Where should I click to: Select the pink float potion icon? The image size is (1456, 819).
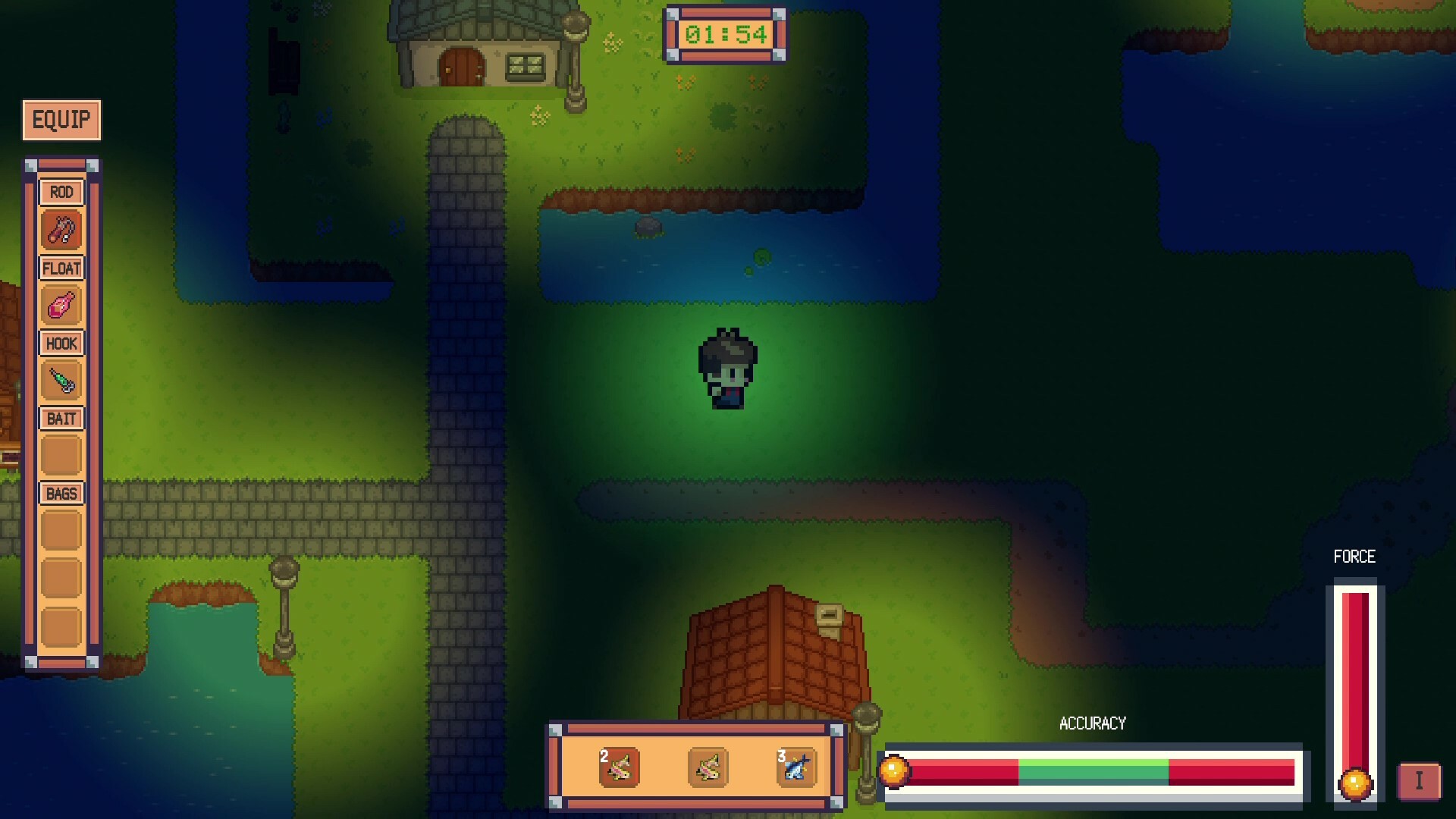click(x=61, y=305)
